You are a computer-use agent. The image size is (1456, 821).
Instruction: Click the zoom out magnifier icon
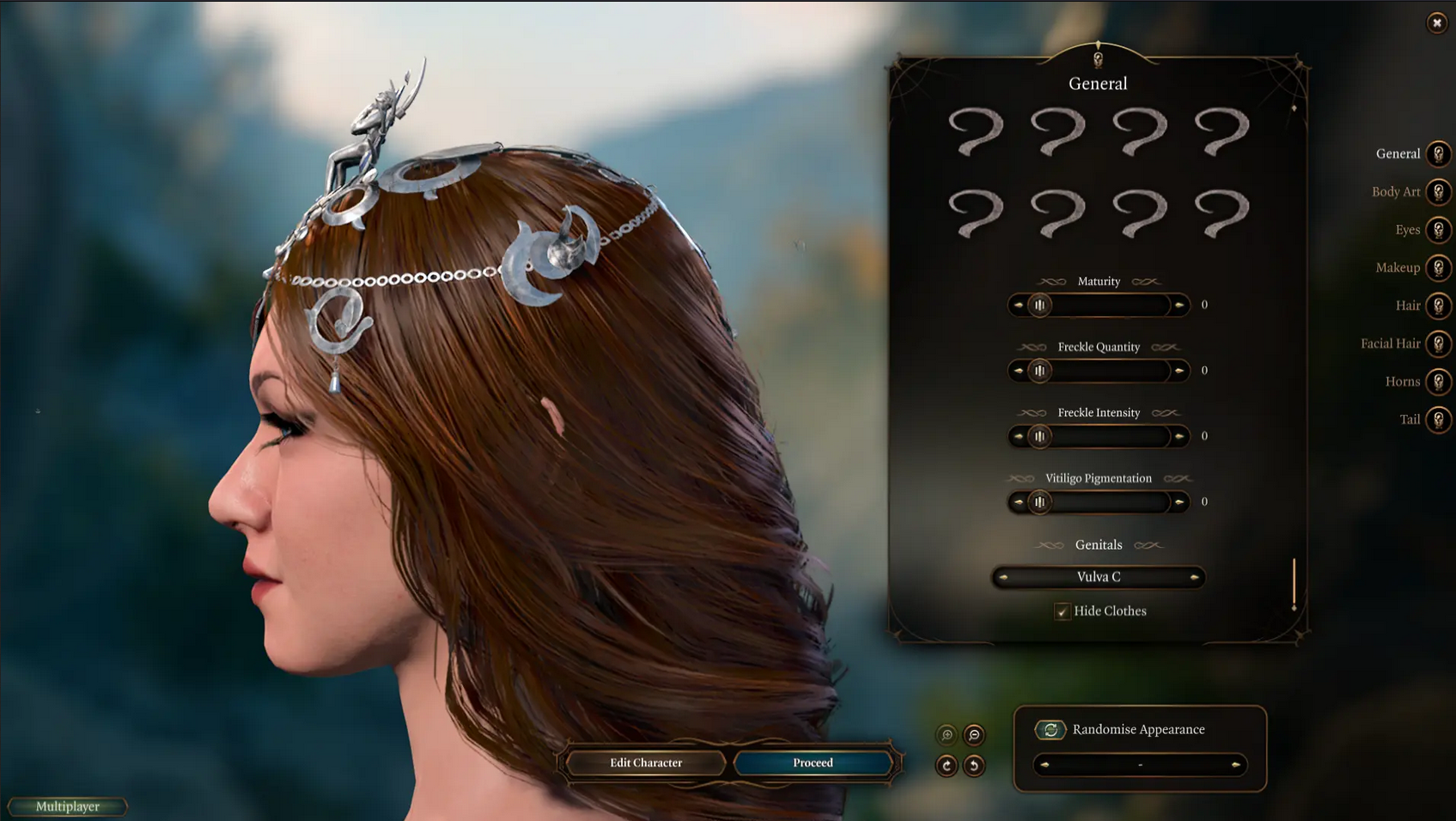pos(972,734)
